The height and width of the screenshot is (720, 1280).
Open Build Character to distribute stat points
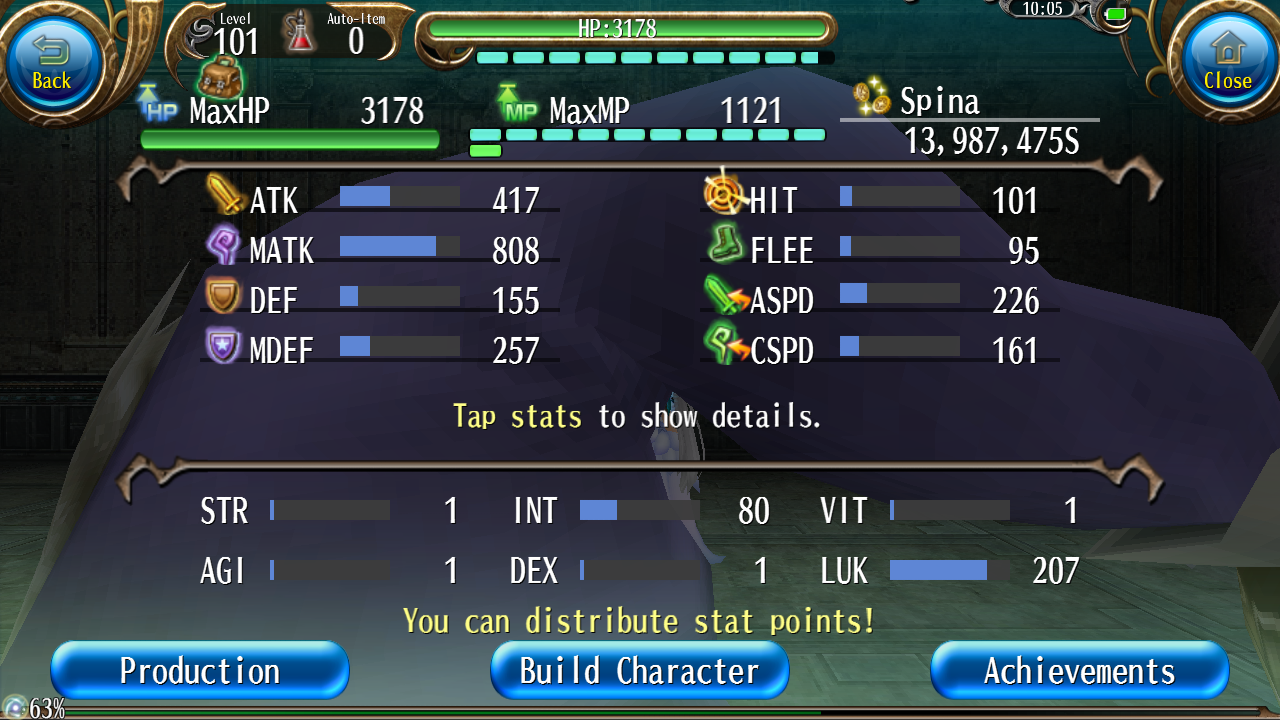tap(639, 670)
